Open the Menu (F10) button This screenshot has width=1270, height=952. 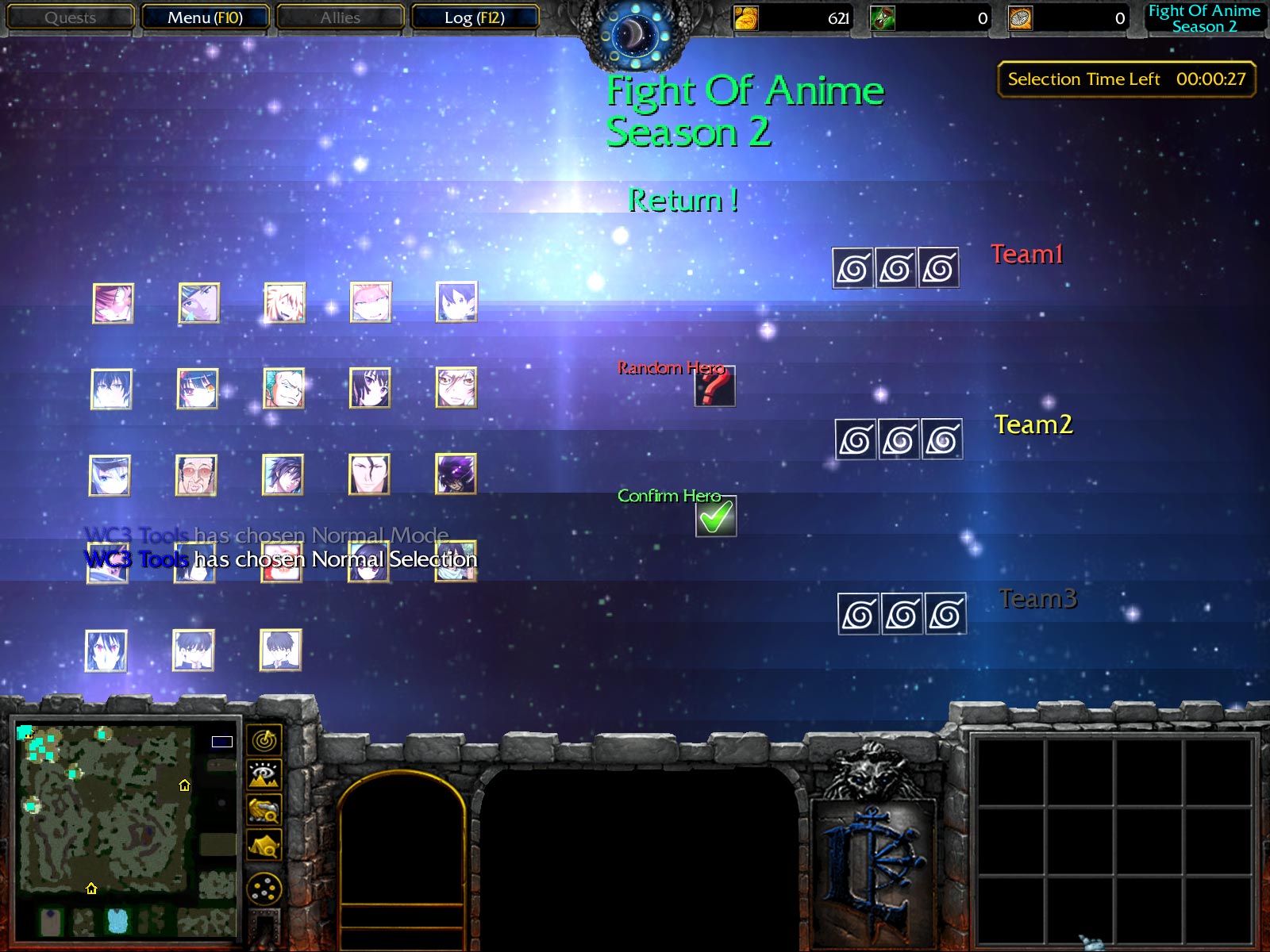205,17
